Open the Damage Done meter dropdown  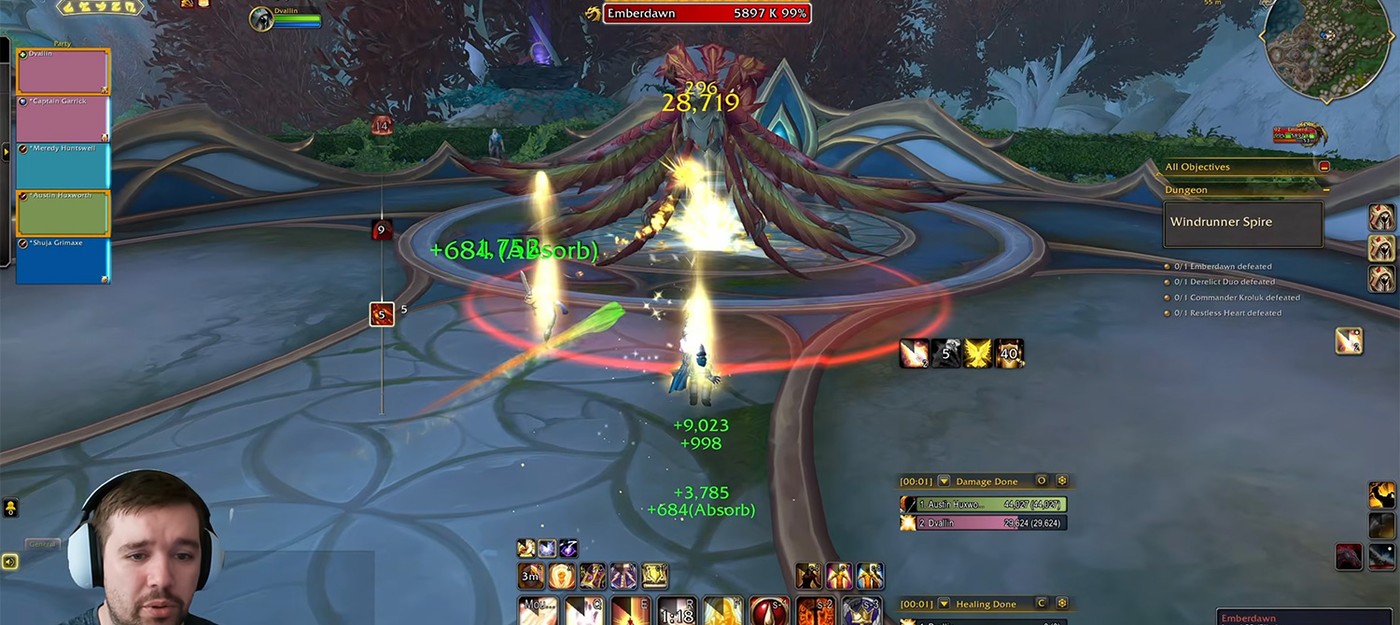(943, 481)
